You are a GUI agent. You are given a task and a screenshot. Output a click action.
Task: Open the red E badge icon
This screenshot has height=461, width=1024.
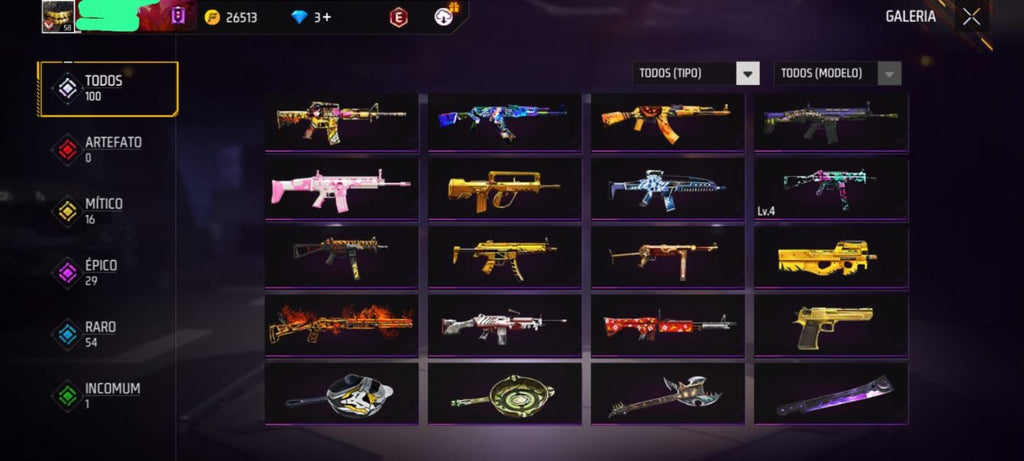[398, 17]
